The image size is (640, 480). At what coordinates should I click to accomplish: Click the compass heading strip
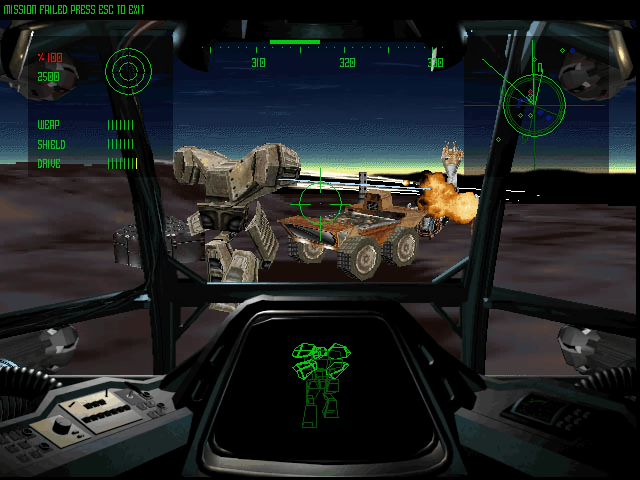[322, 54]
